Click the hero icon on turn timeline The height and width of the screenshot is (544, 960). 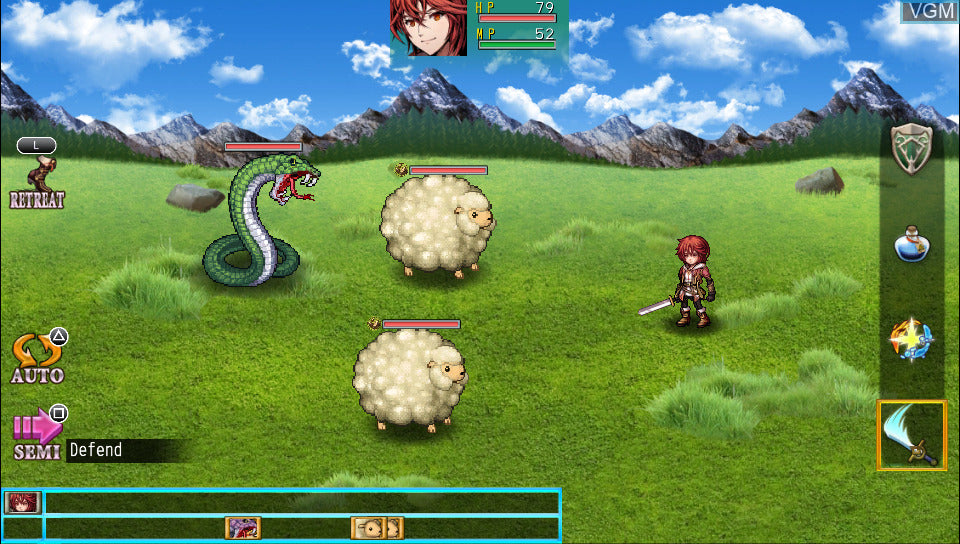point(22,502)
